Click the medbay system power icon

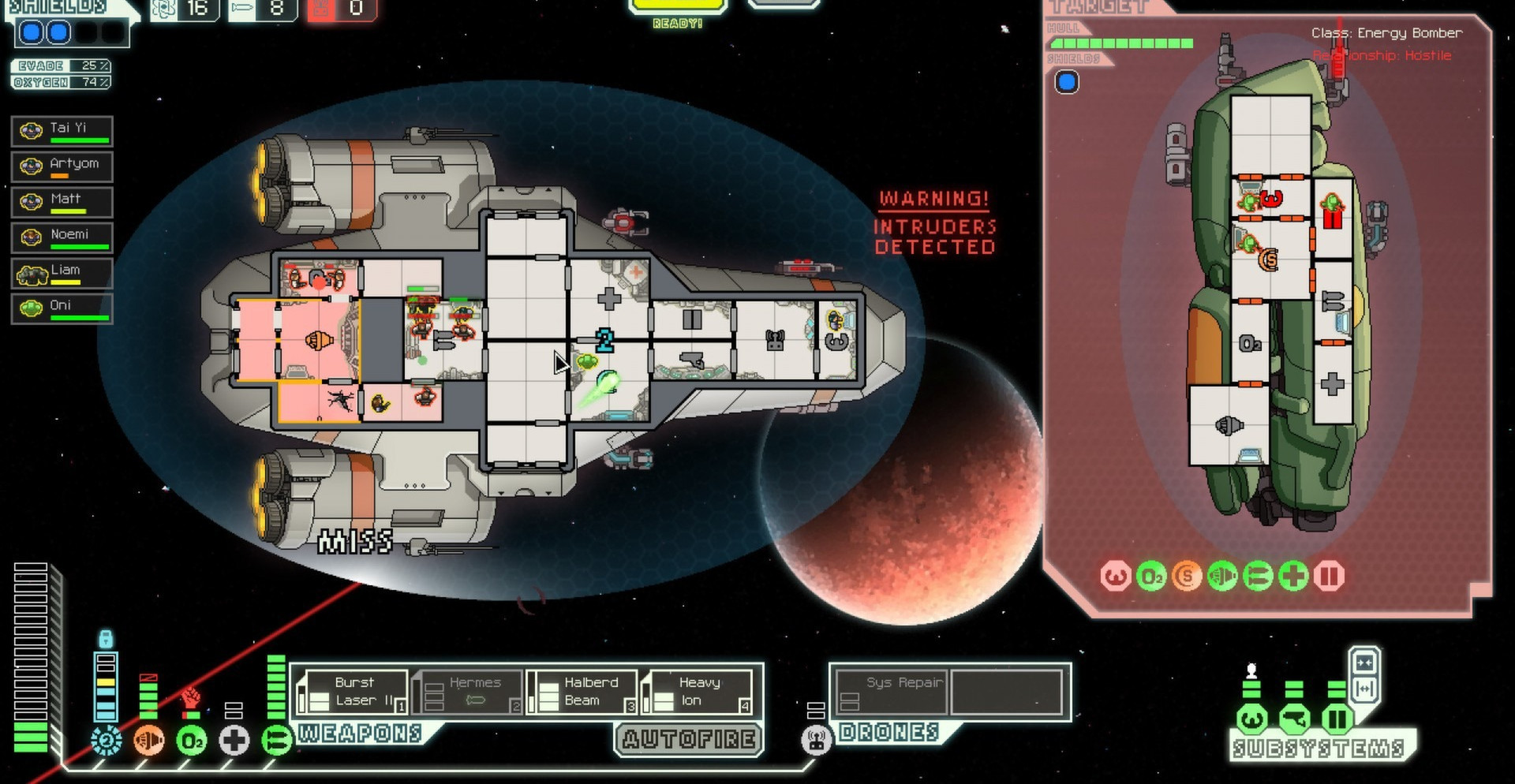tap(234, 741)
